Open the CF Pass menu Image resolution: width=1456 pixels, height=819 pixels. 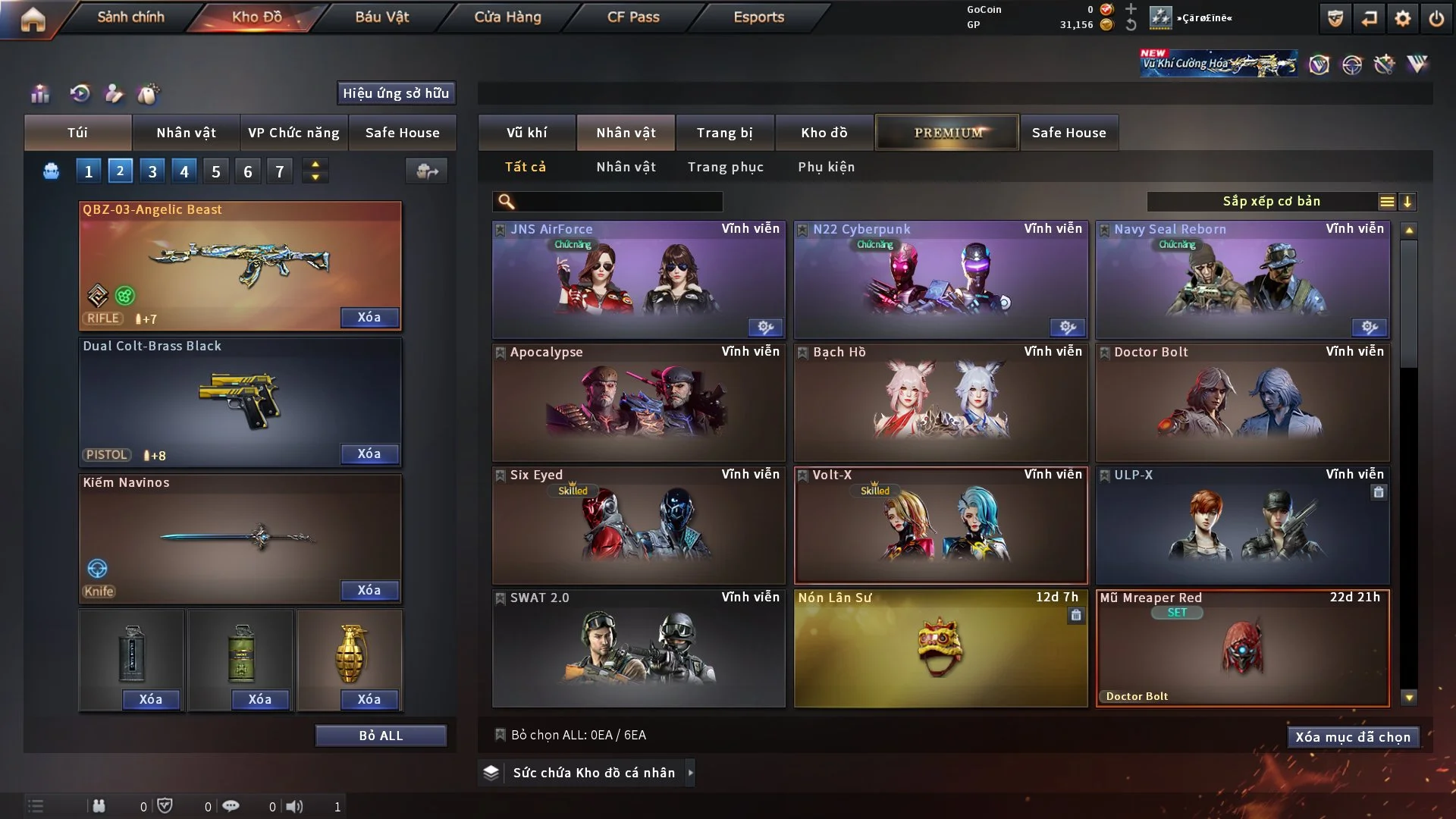(x=633, y=17)
